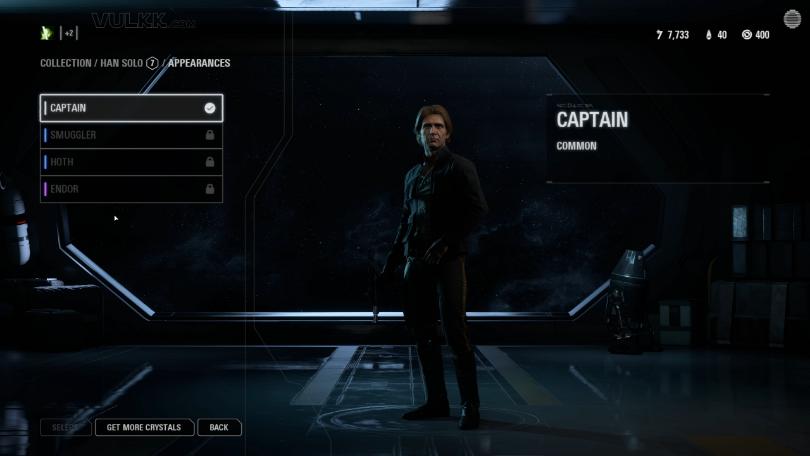The image size is (810, 456).
Task: Select the locked Endor appearance
Action: pyautogui.click(x=130, y=189)
